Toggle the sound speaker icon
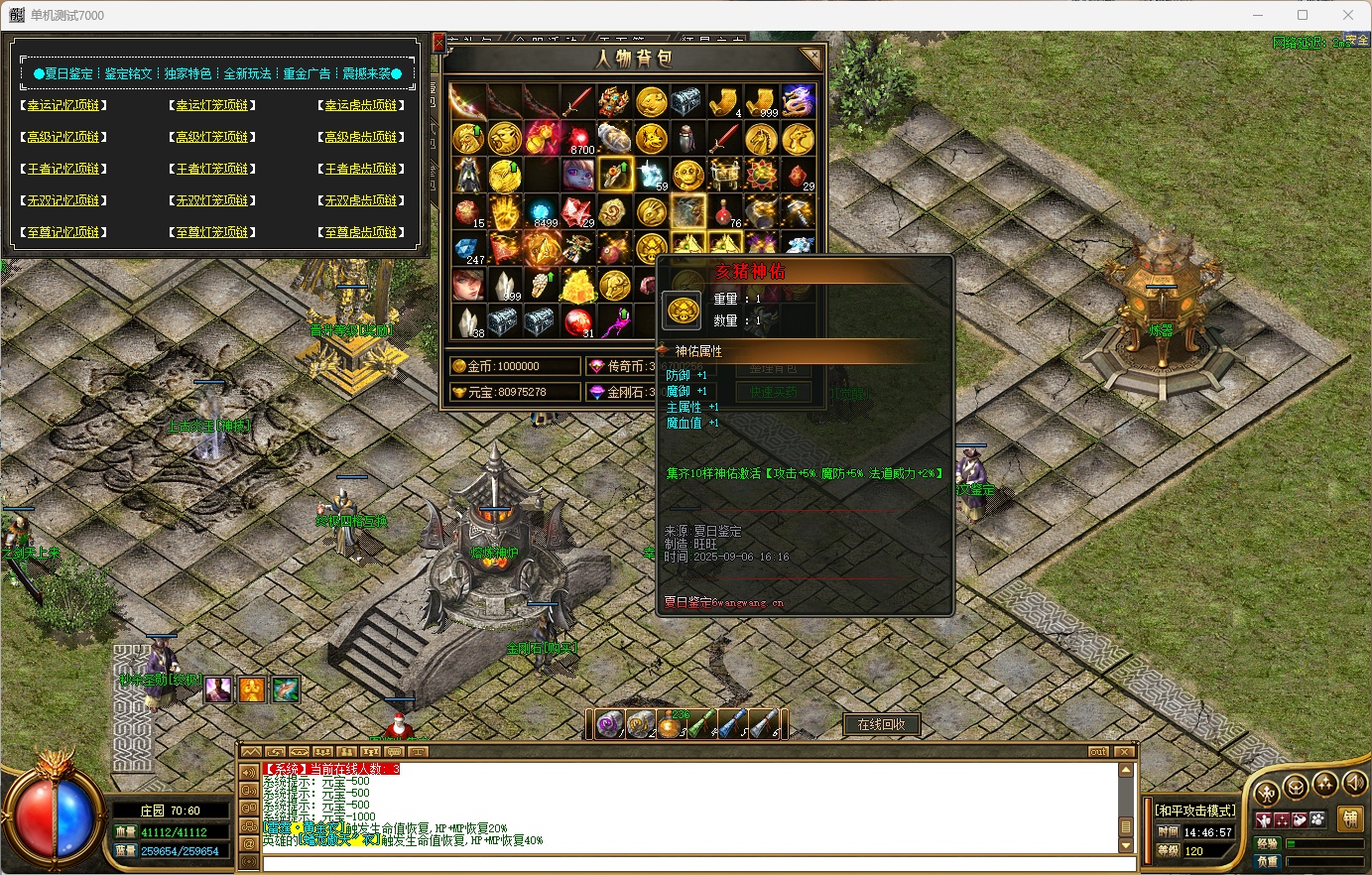Image resolution: width=1372 pixels, height=875 pixels. click(x=1353, y=786)
